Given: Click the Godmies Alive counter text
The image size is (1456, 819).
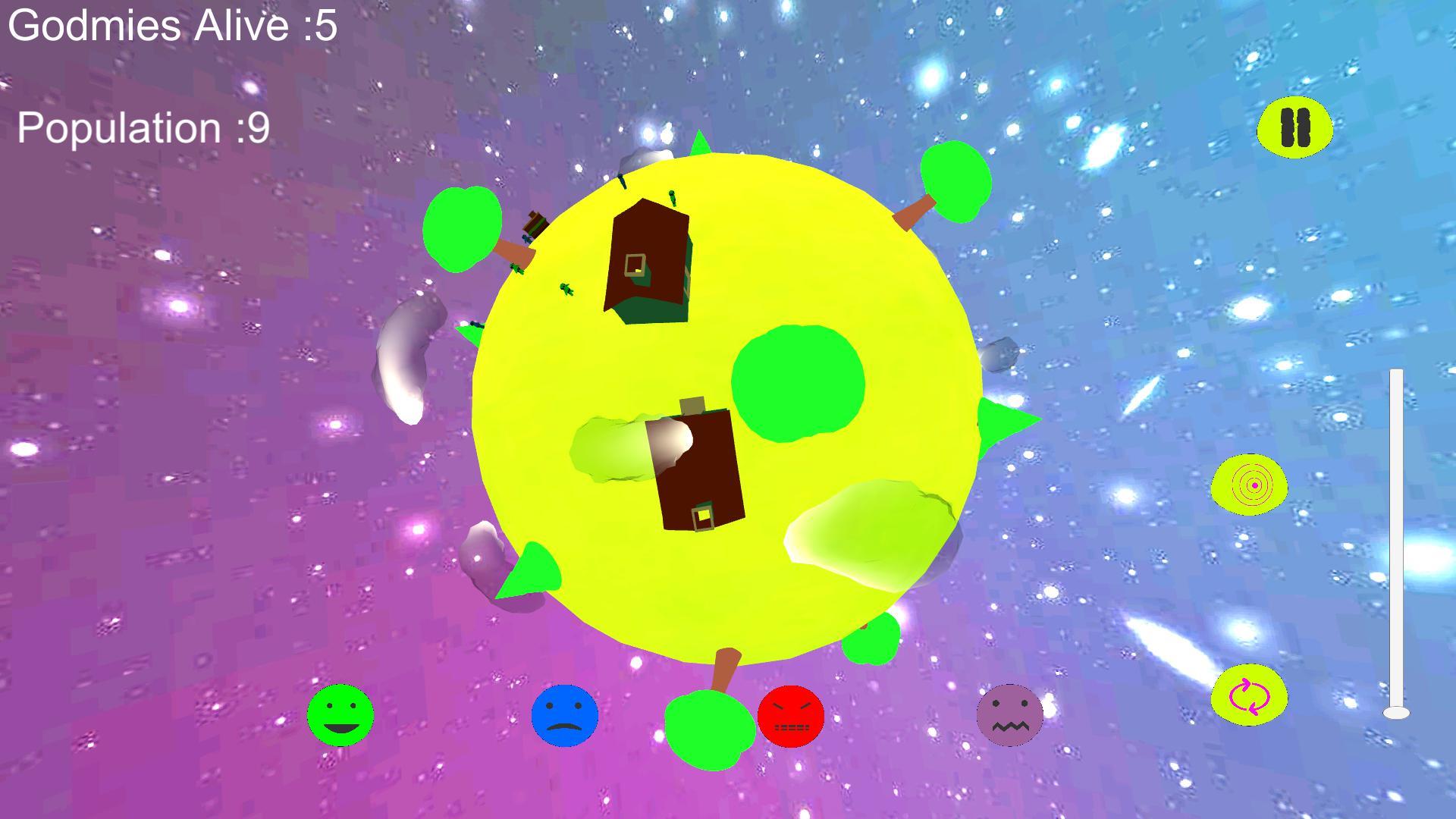Looking at the screenshot, I should tap(171, 27).
